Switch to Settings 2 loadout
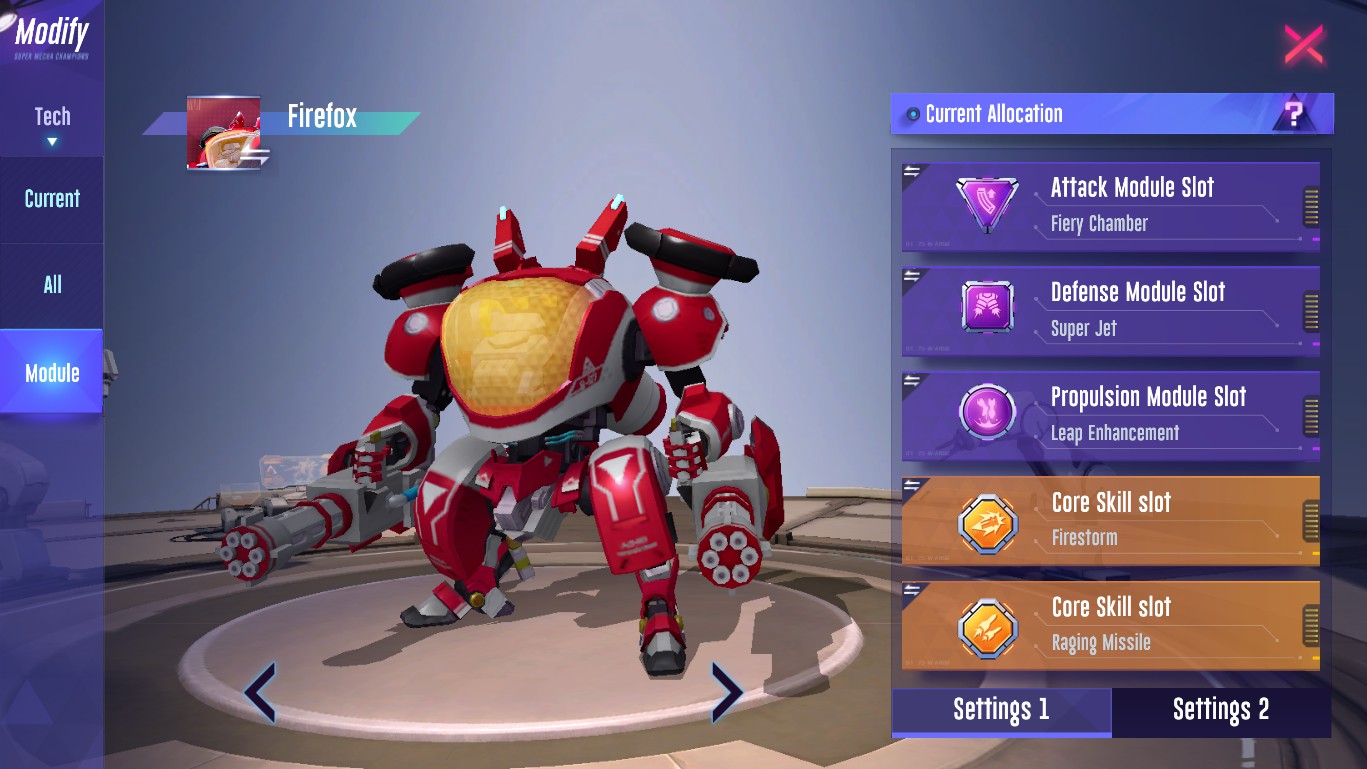 1221,710
